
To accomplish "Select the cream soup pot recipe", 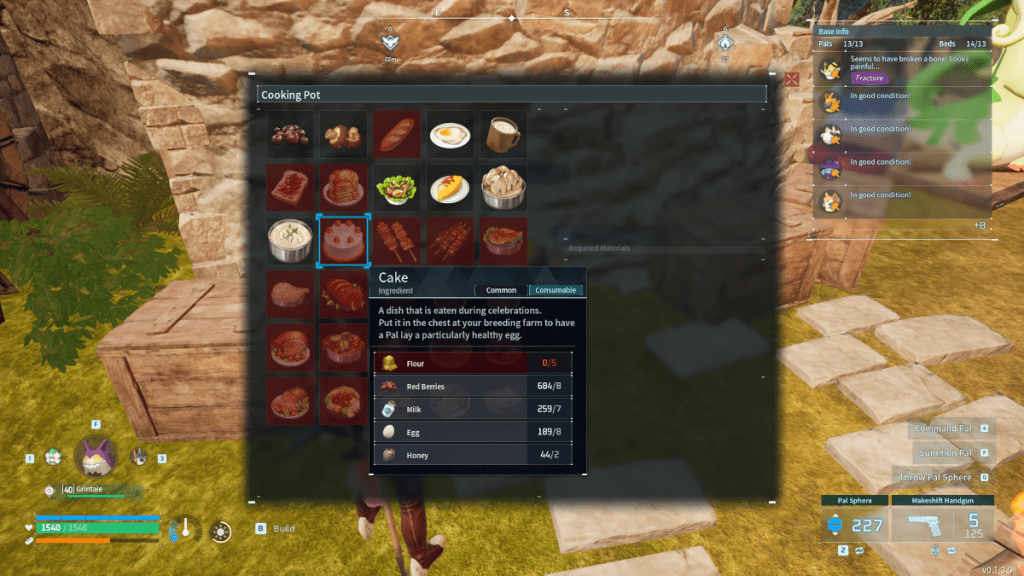I will pos(289,241).
